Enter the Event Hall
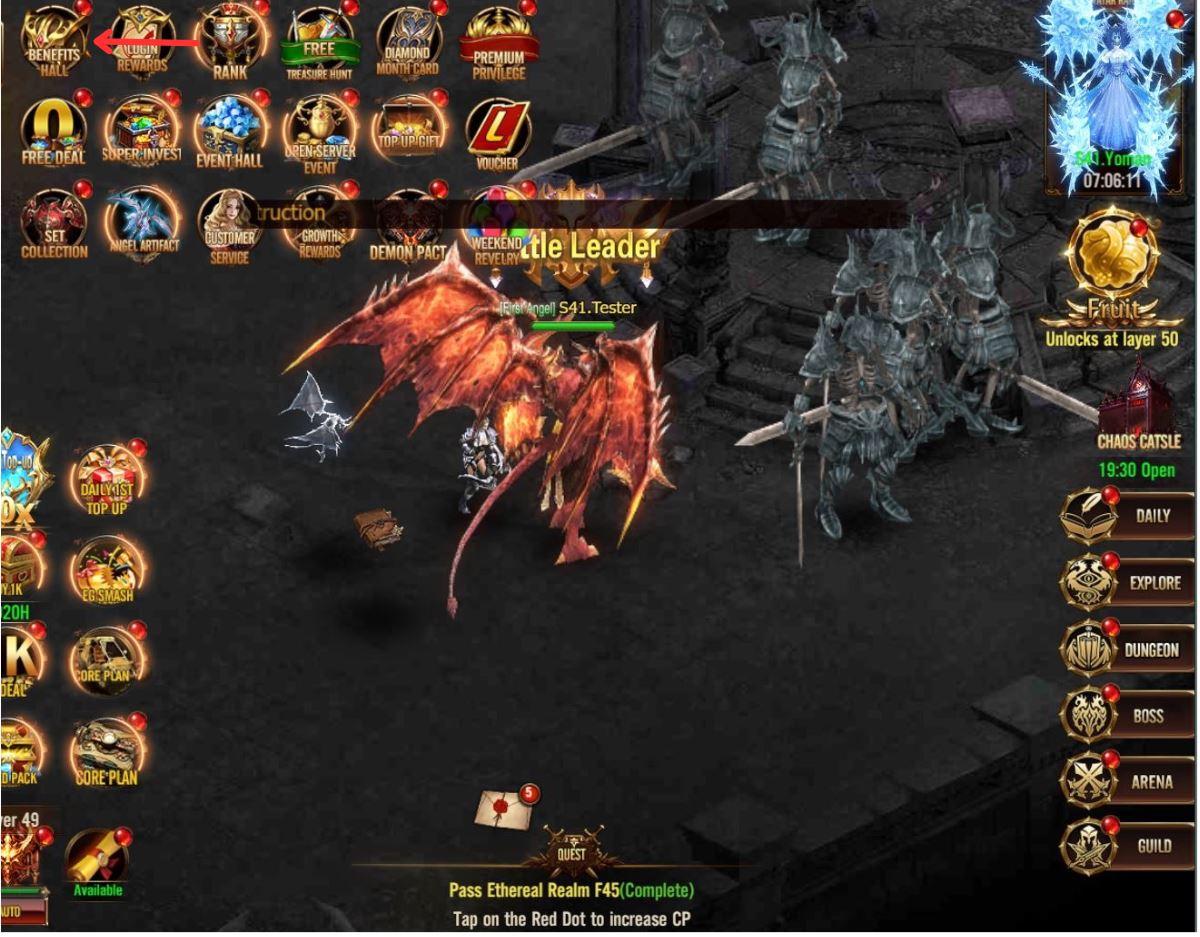 click(230, 130)
